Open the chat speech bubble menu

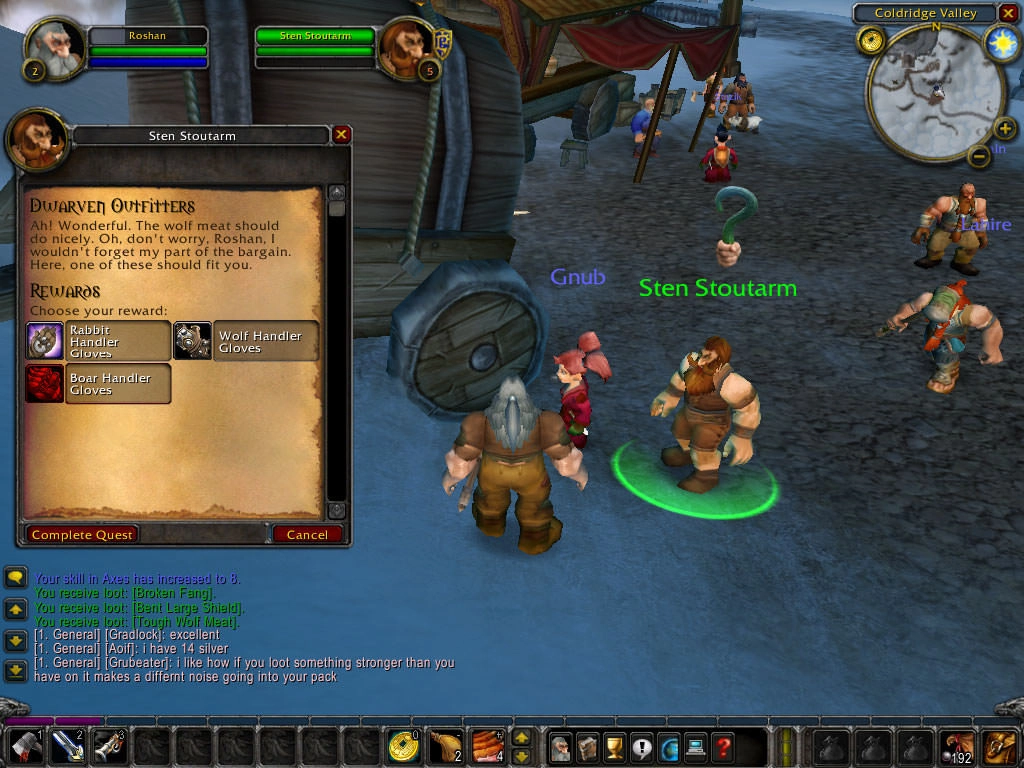[15, 578]
